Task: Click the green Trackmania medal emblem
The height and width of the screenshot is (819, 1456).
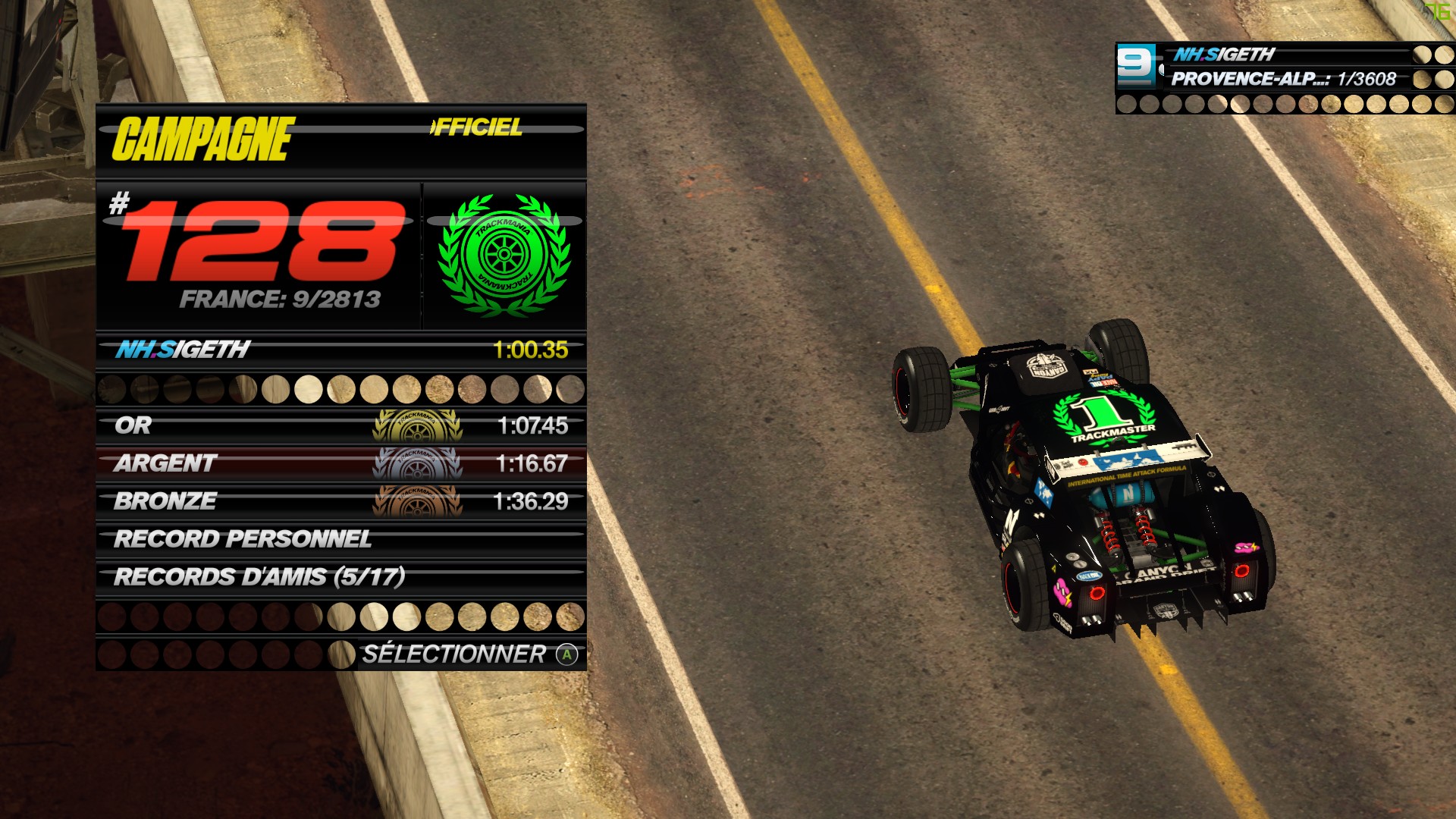Action: [504, 256]
